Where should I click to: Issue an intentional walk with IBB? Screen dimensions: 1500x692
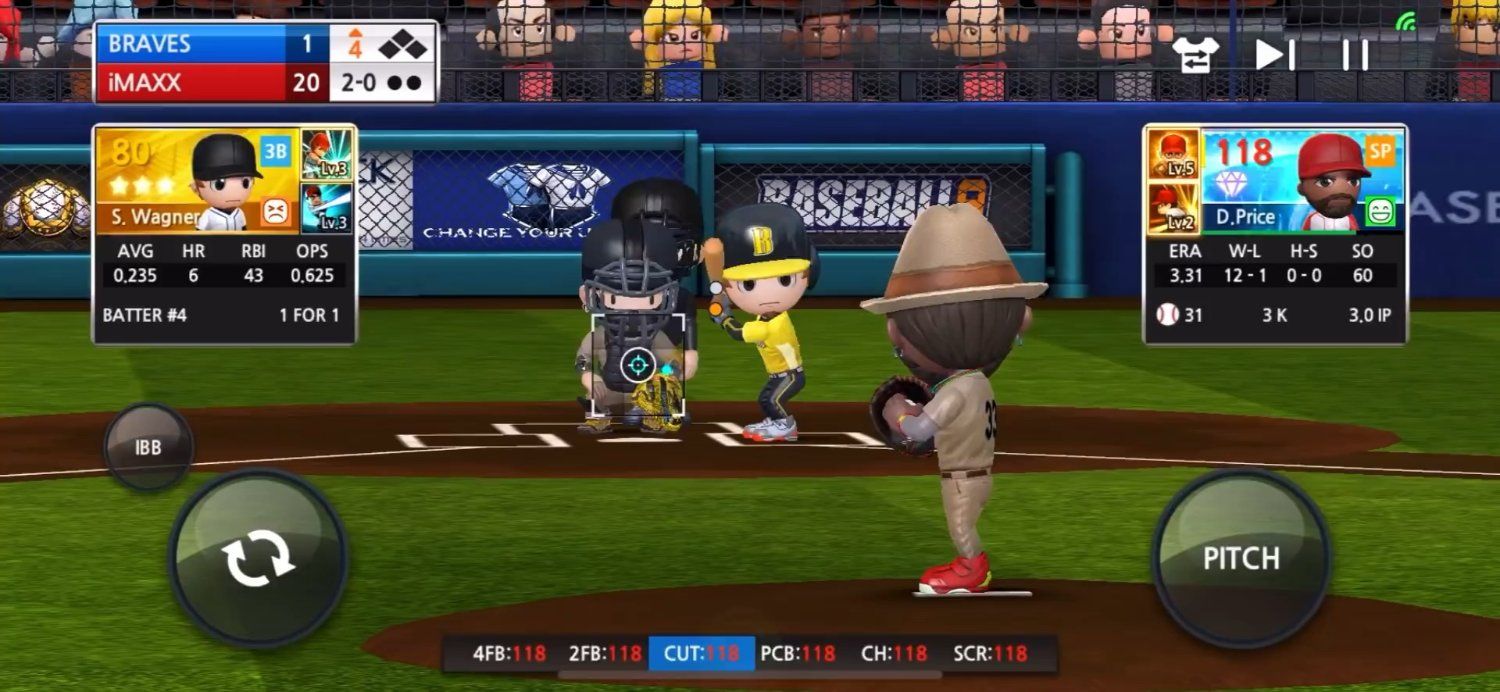[x=148, y=447]
